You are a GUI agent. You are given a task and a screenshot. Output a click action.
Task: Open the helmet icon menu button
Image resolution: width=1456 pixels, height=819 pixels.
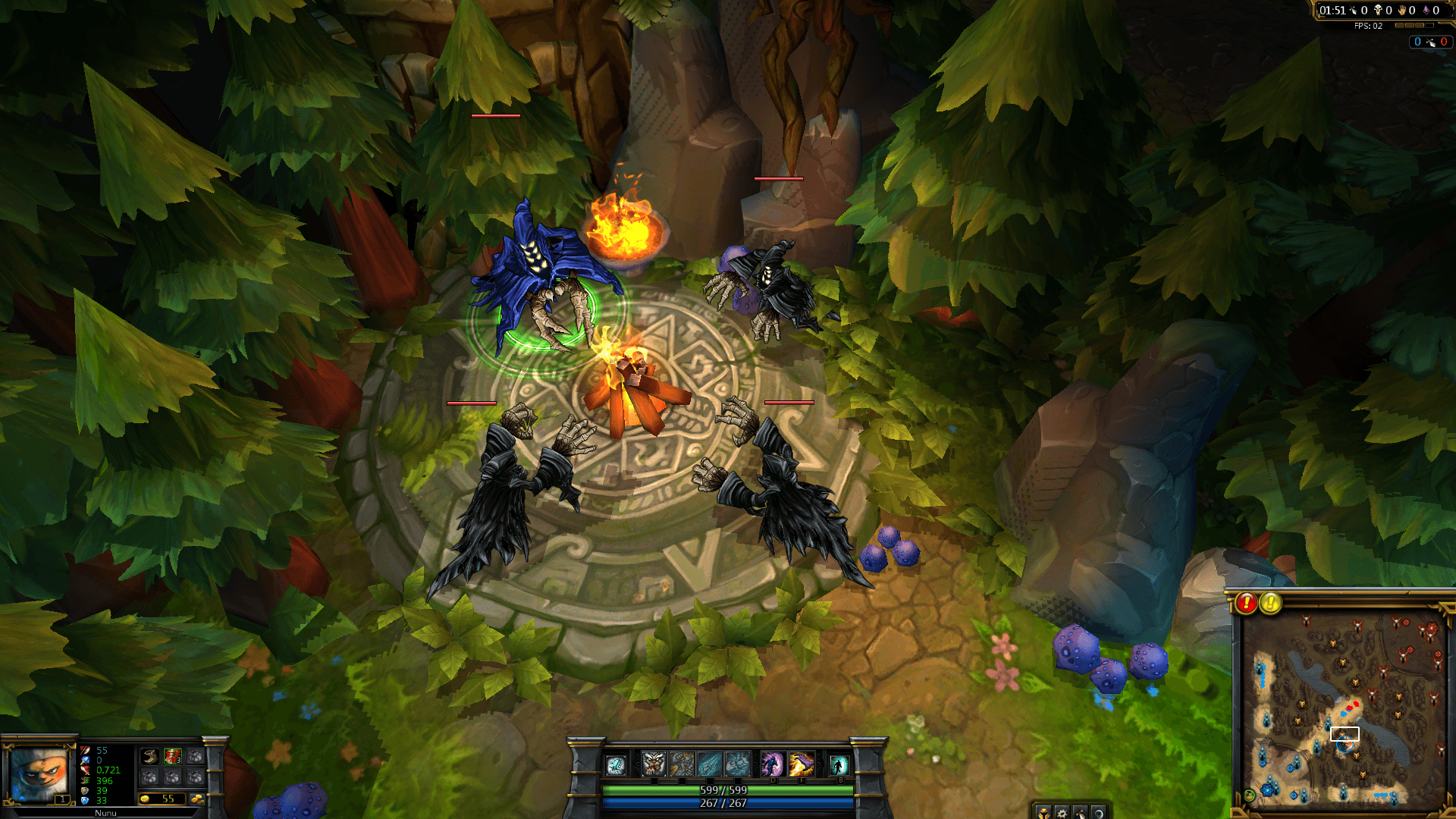(x=1044, y=812)
